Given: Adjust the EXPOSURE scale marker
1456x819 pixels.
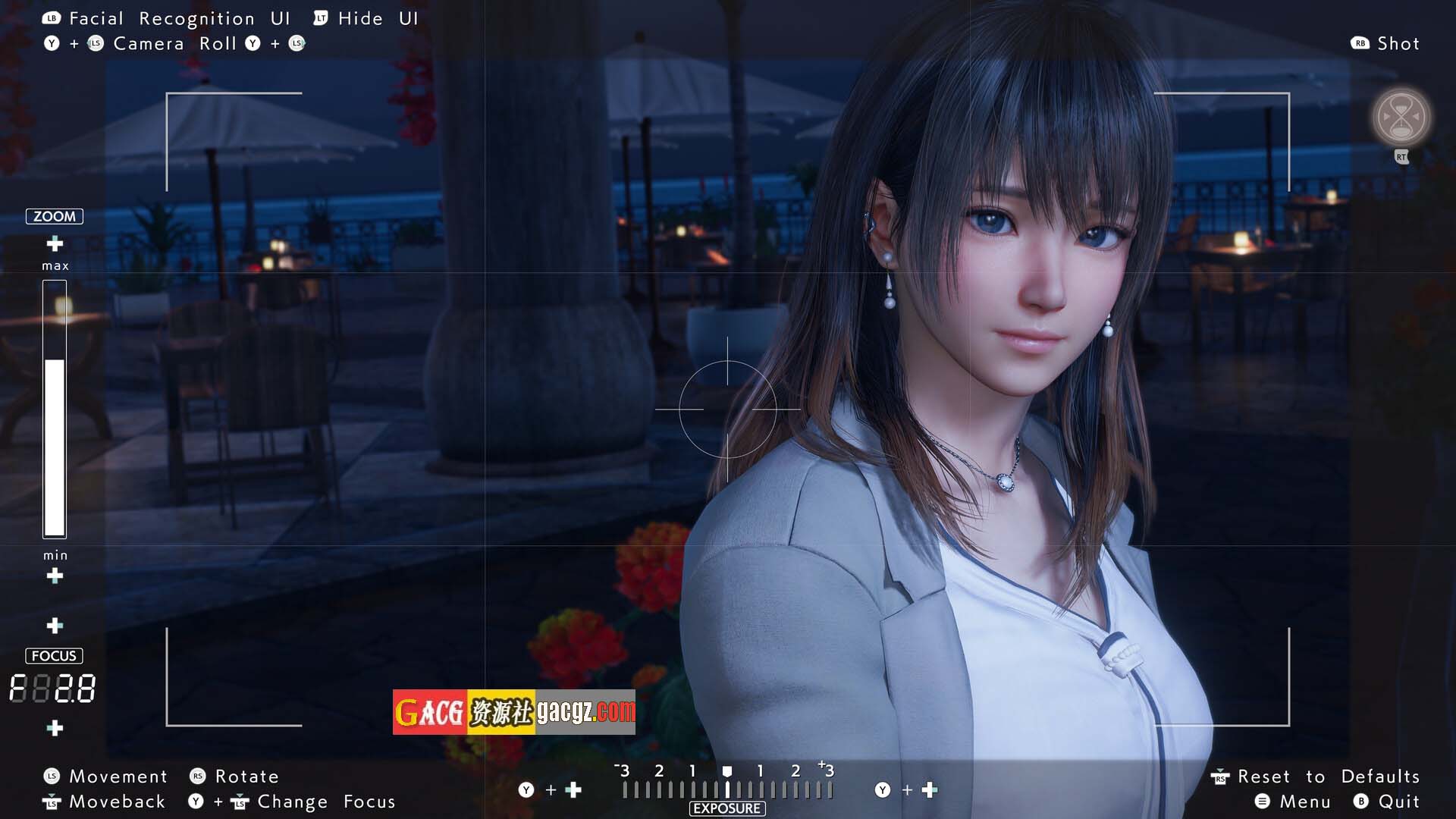Looking at the screenshot, I should pos(726,773).
